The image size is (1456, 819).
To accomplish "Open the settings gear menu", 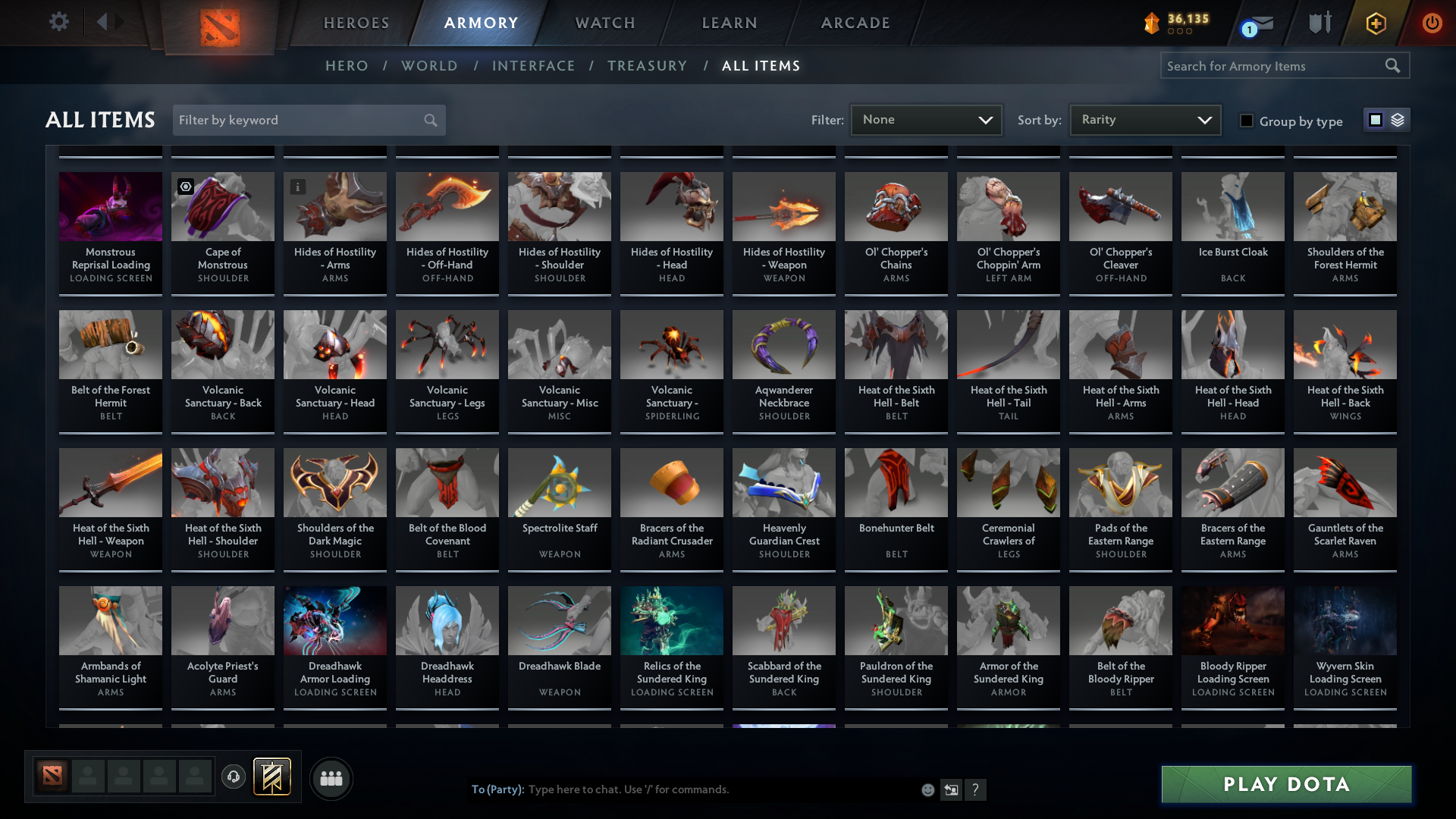I will tap(59, 22).
